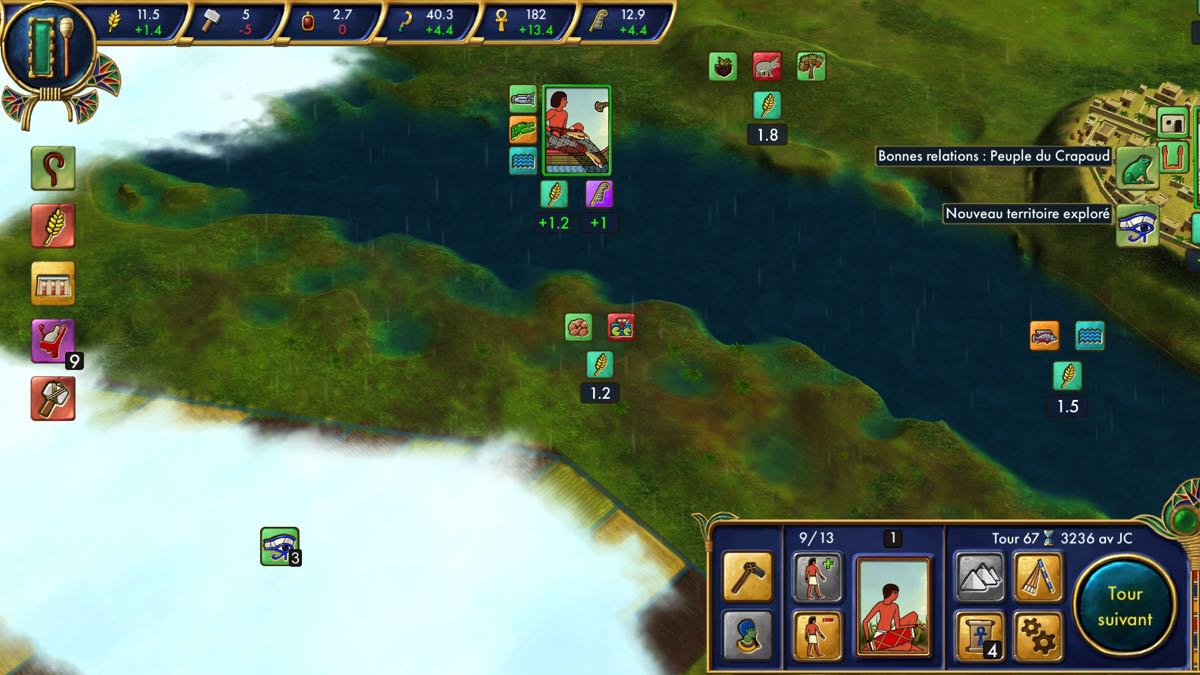Open the stone axe icon
The height and width of the screenshot is (675, 1200).
click(53, 398)
